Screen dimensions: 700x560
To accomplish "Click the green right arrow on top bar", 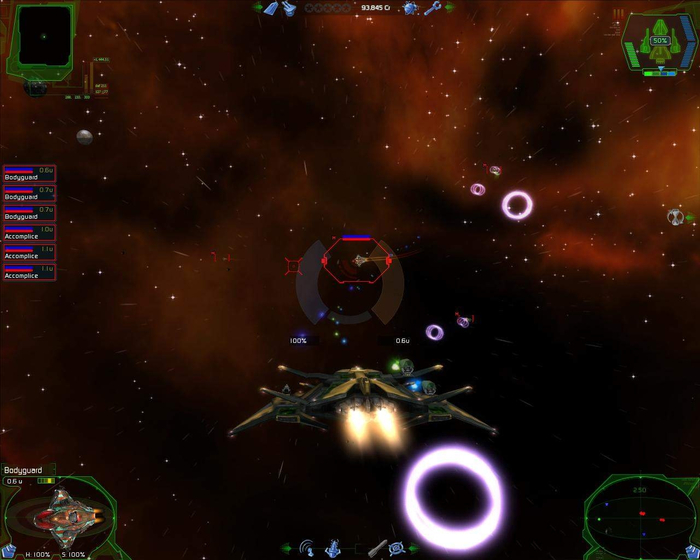I will (x=445, y=8).
